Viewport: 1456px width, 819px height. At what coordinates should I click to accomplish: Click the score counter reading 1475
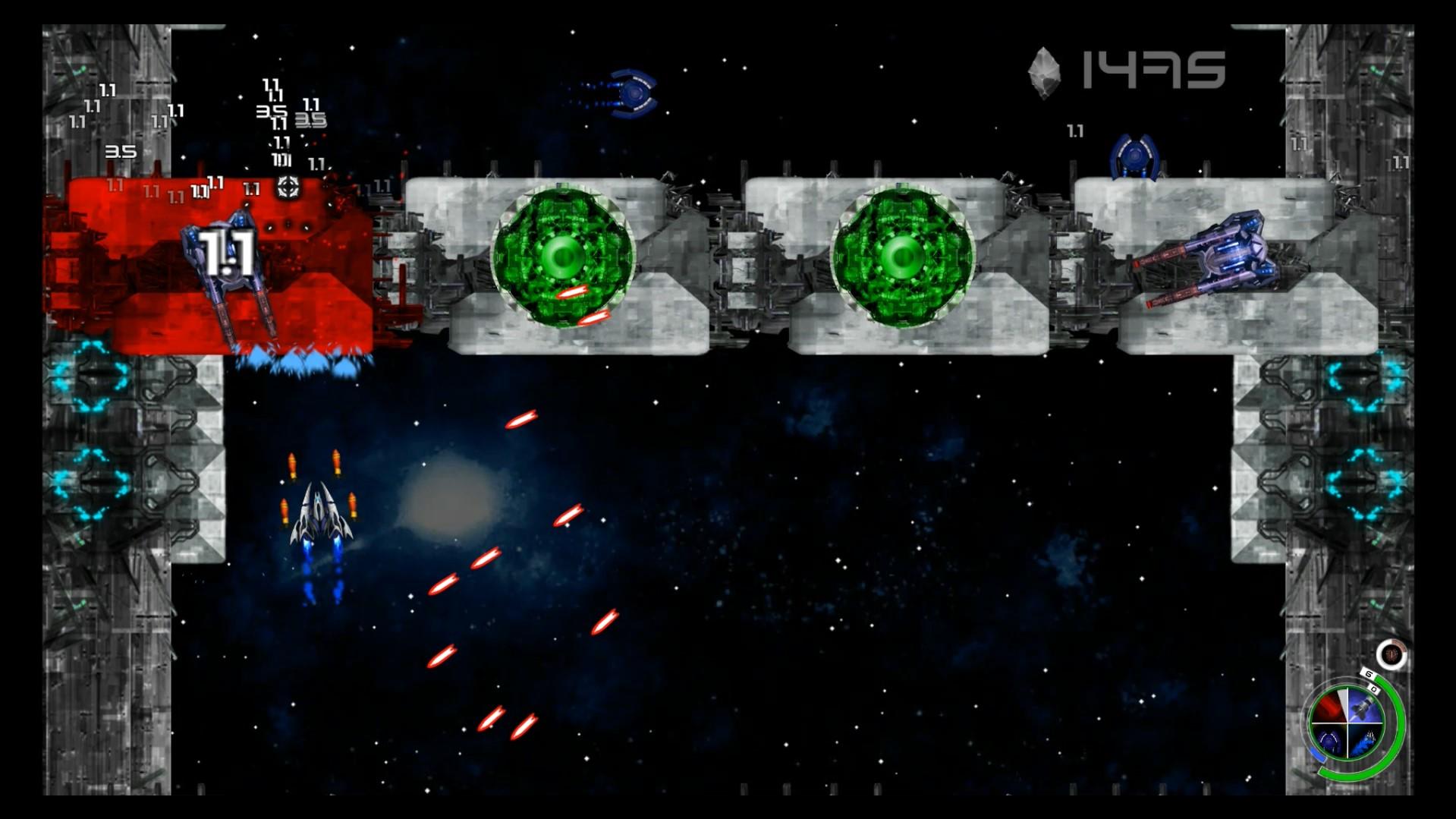[x=1153, y=68]
